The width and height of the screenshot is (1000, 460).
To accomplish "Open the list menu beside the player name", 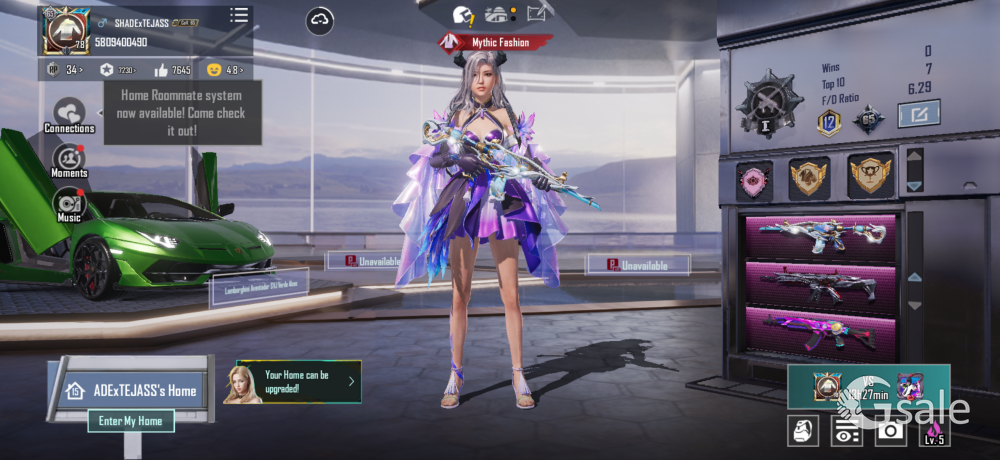I will click(x=239, y=15).
